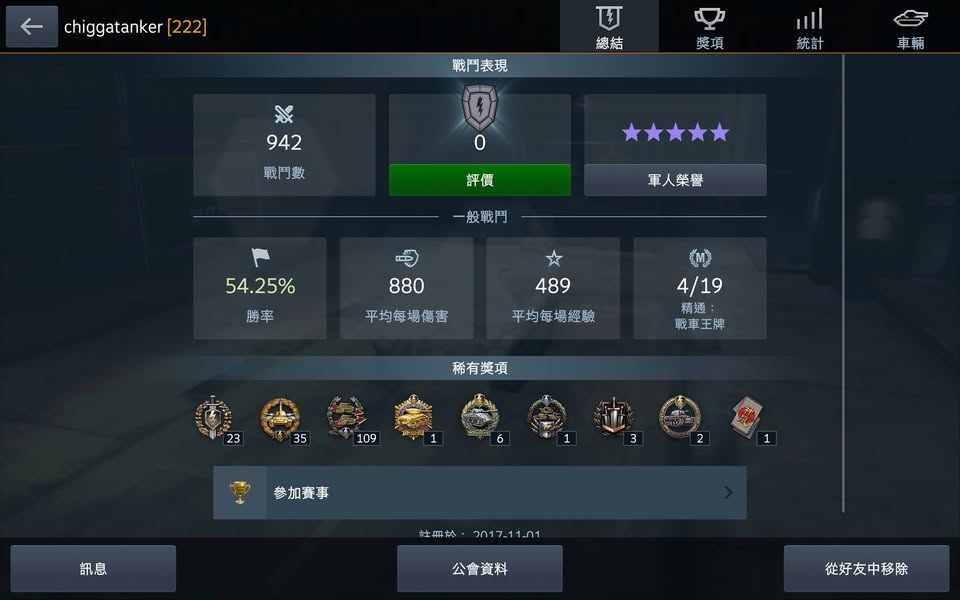
Task: Switch to the 車輛 vehicles tab
Action: click(x=910, y=27)
